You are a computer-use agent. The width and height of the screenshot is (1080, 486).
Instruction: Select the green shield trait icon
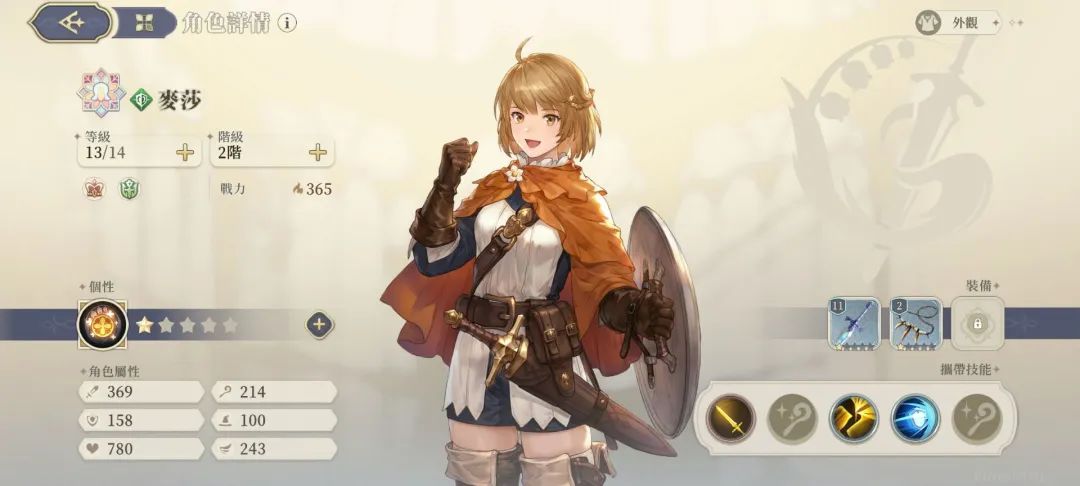pyautogui.click(x=128, y=189)
